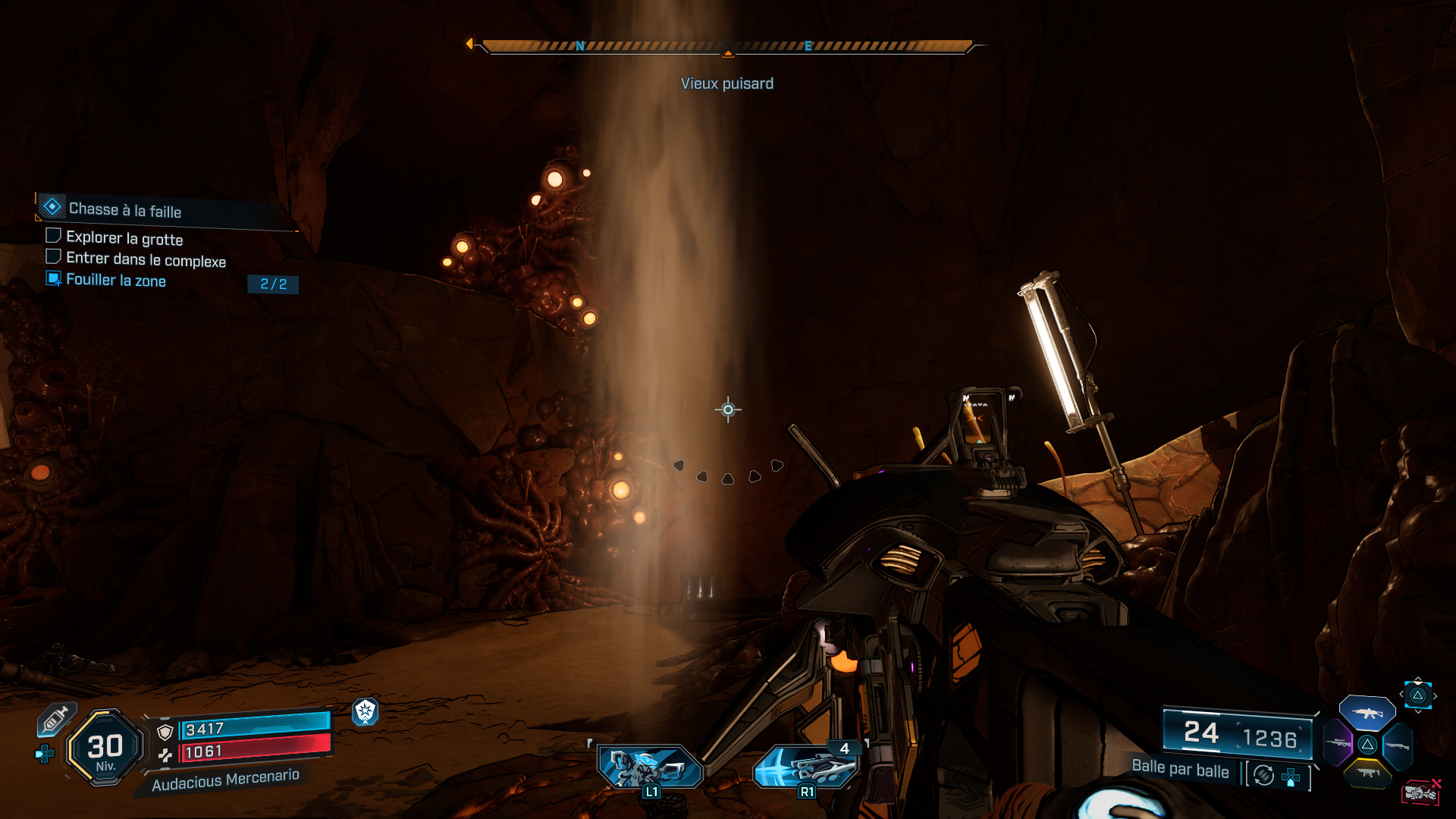Viewport: 1456px width, 819px height.
Task: Select the purple sniper rifle weapon slot
Action: point(1338,743)
